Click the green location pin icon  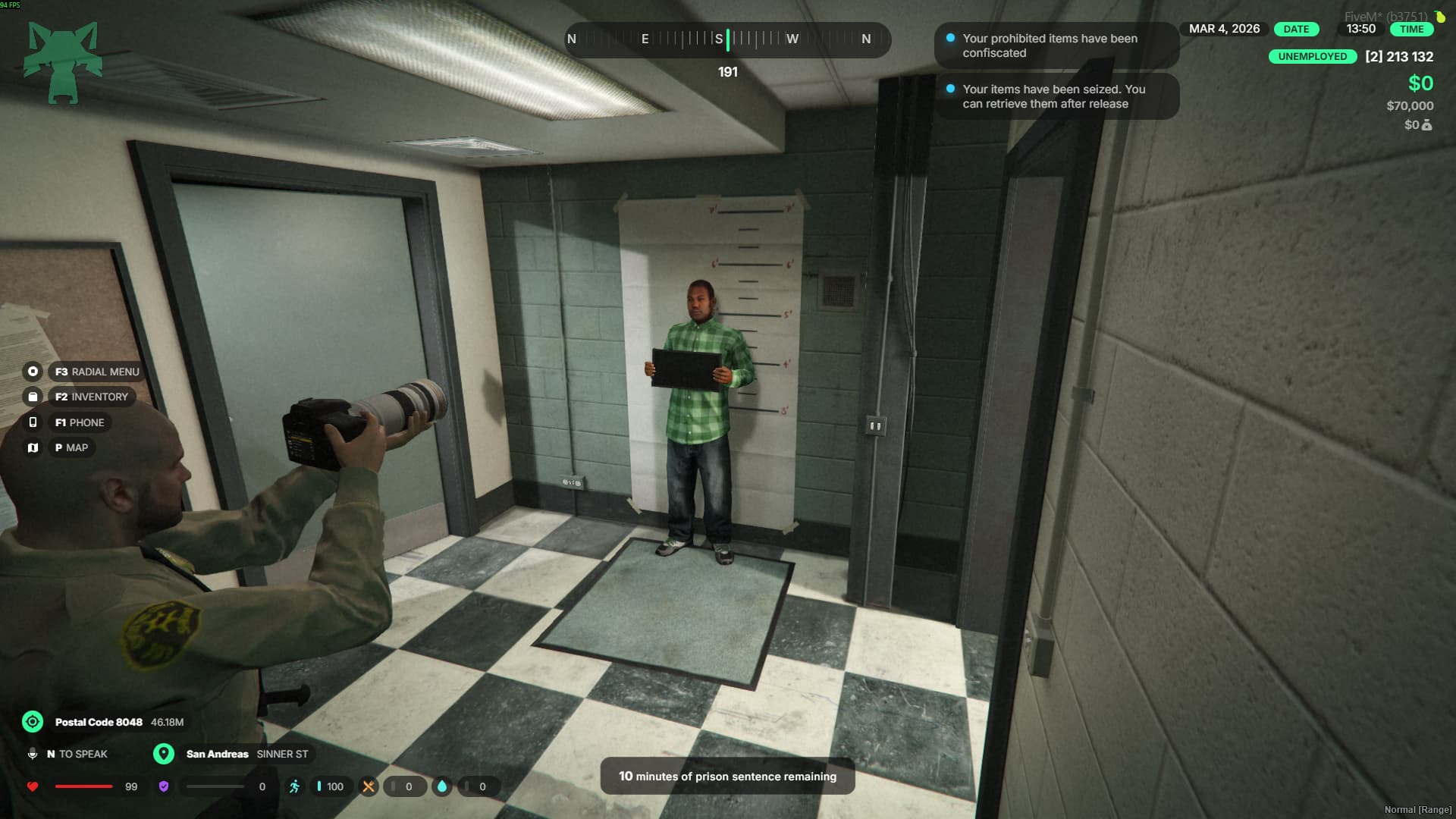point(164,754)
